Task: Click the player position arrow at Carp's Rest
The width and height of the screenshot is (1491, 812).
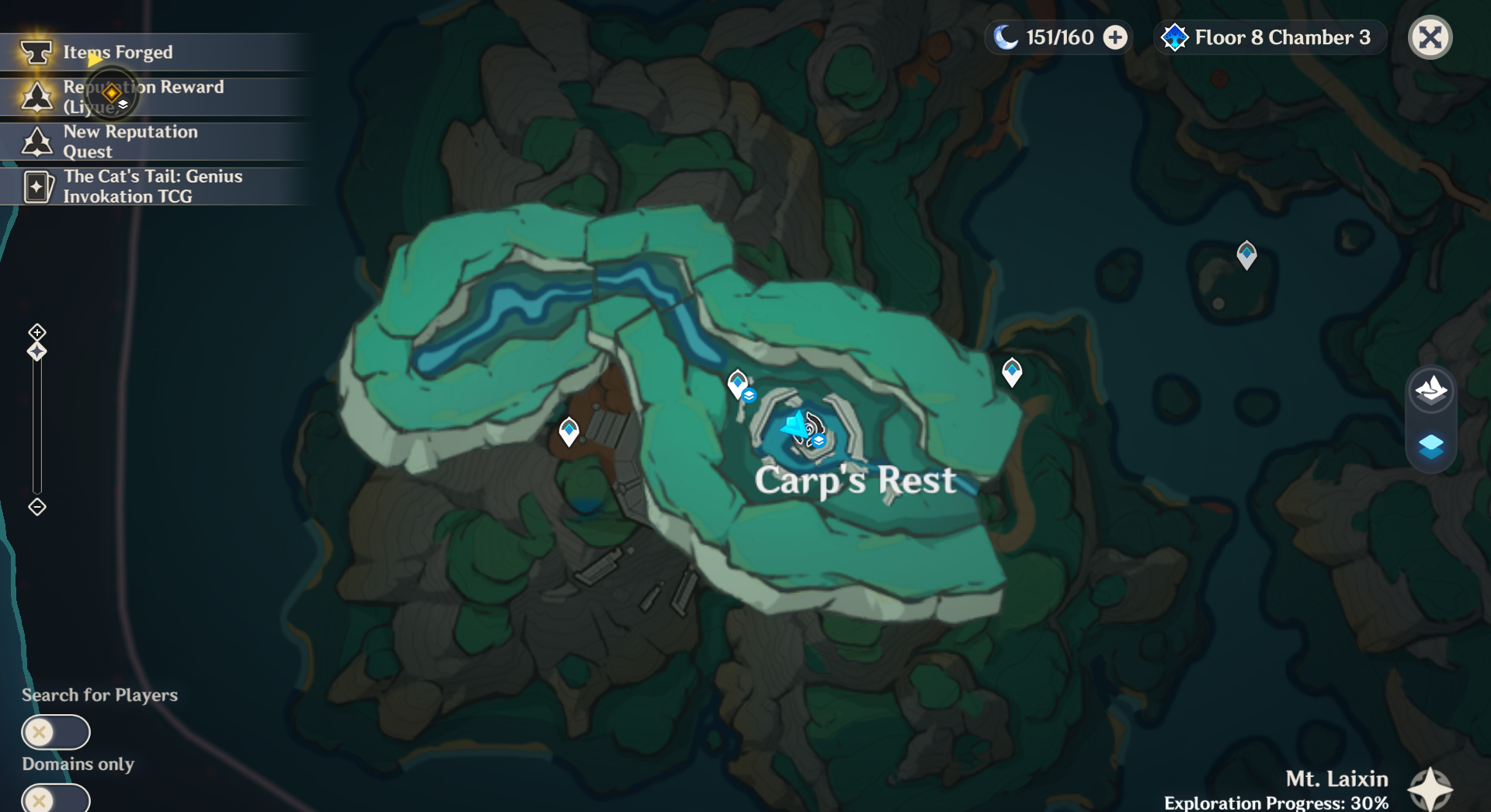Action: 794,429
